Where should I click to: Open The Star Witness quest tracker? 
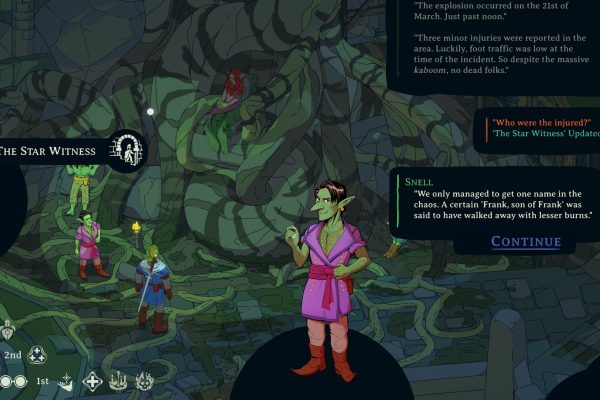pos(49,151)
